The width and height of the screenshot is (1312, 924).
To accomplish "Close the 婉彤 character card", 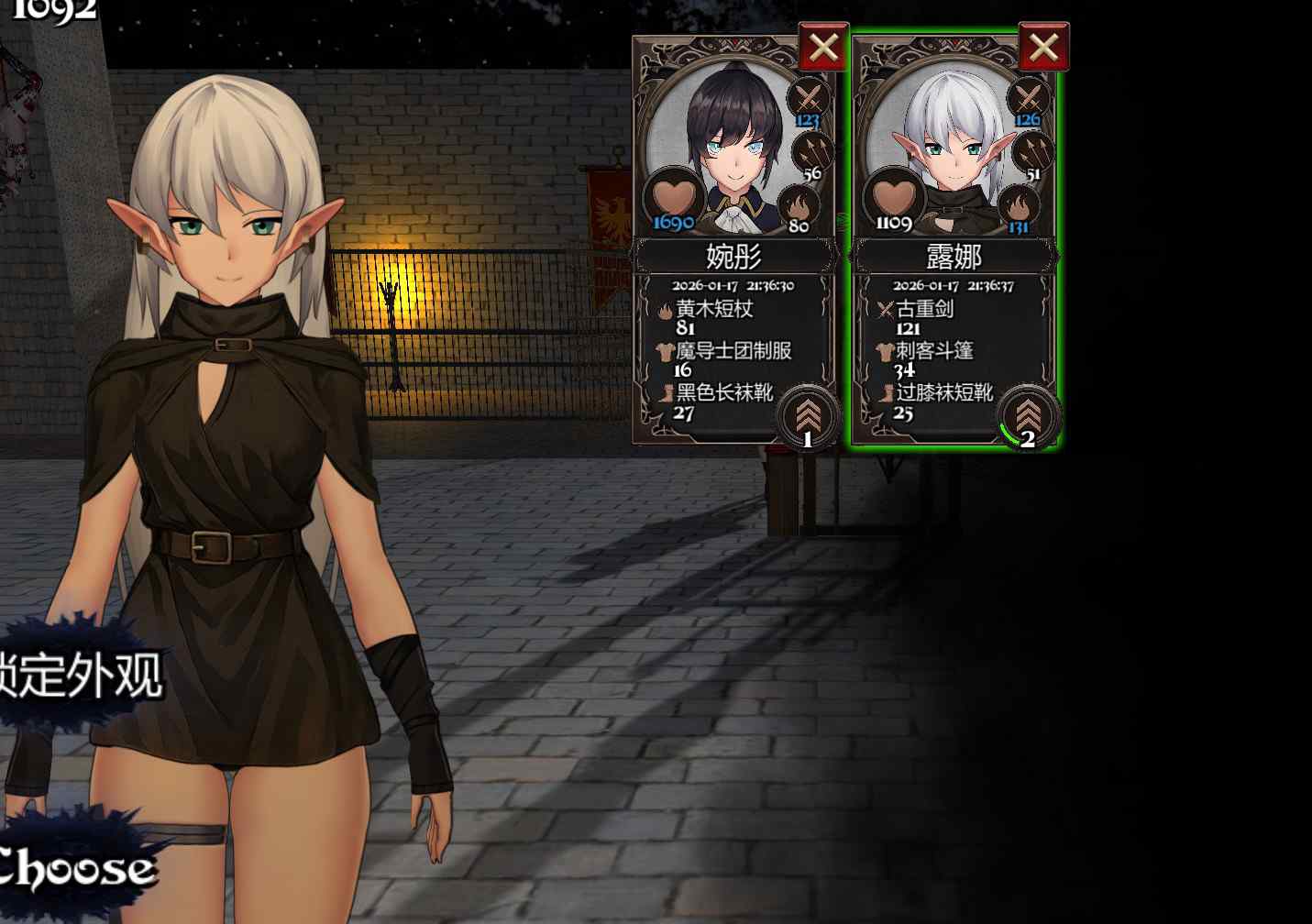I will [822, 47].
